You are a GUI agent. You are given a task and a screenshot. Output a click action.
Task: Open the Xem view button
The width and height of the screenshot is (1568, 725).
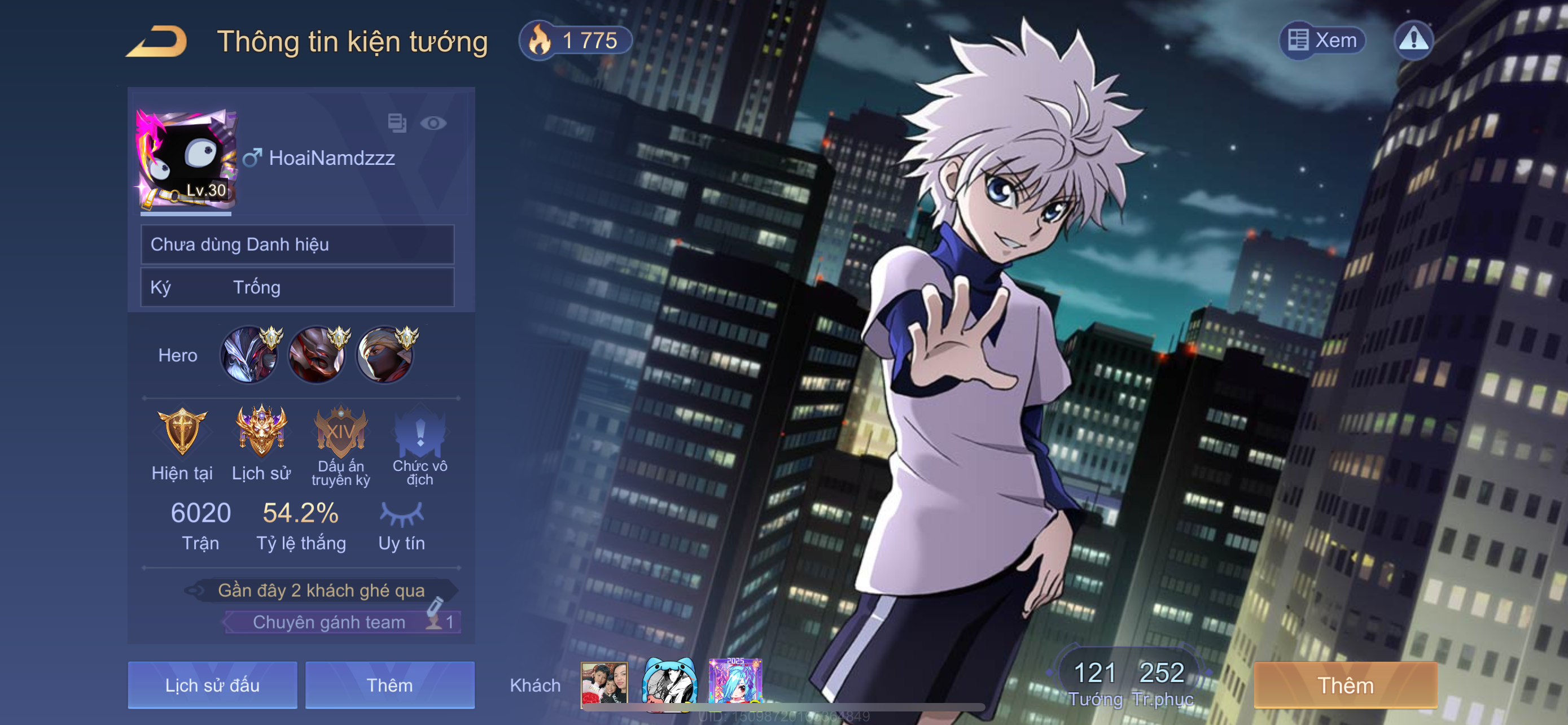[x=1322, y=40]
